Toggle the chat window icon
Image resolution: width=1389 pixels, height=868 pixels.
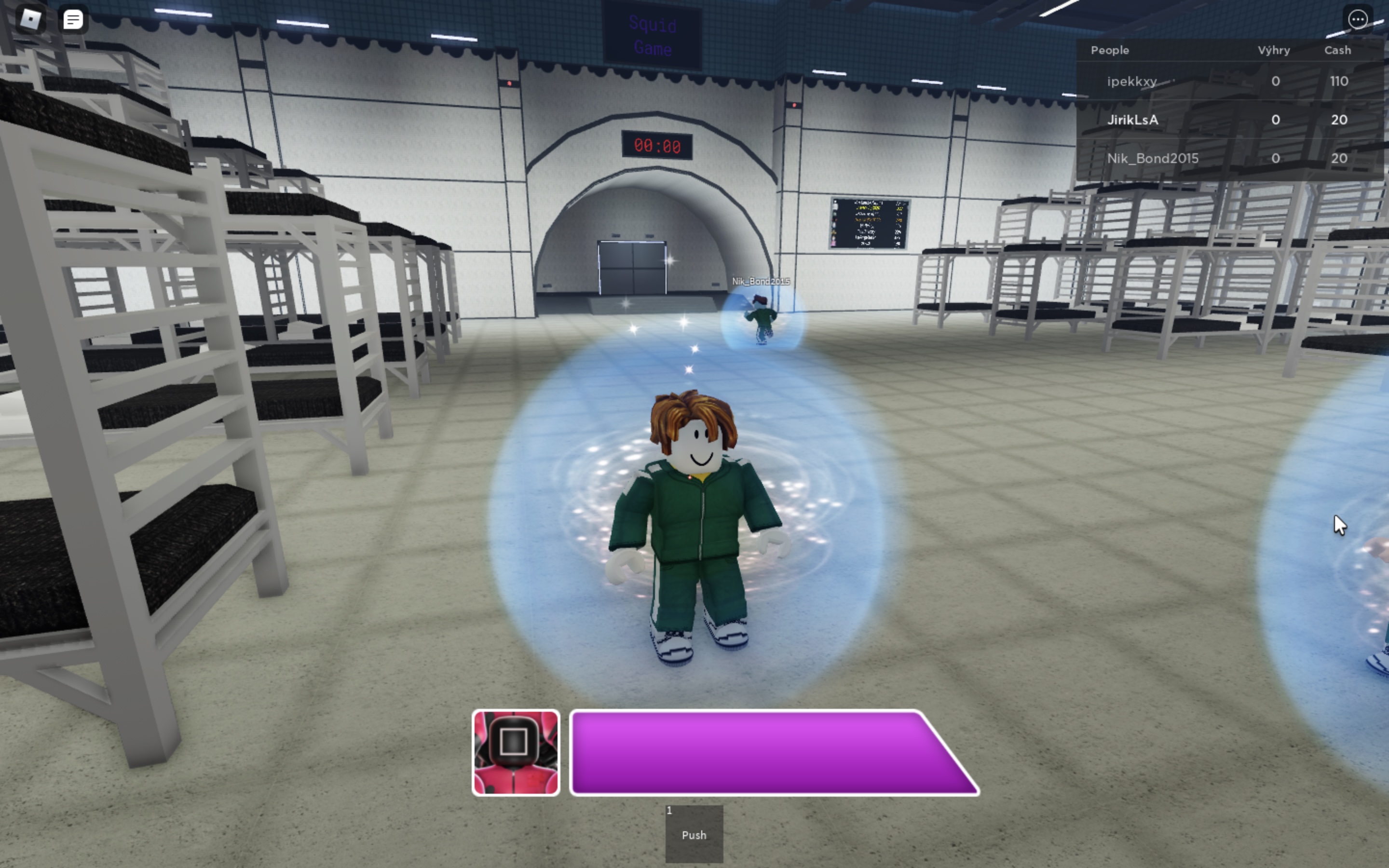tap(73, 20)
